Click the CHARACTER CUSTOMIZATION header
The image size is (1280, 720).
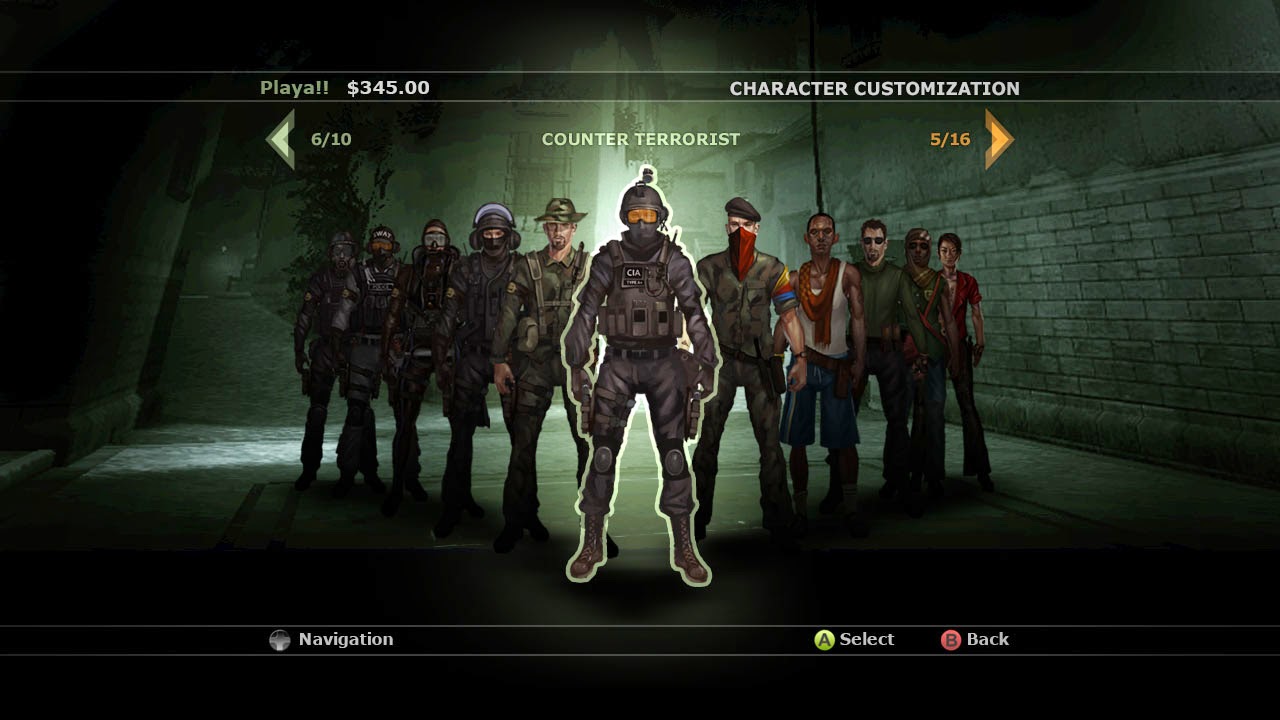[x=873, y=88]
